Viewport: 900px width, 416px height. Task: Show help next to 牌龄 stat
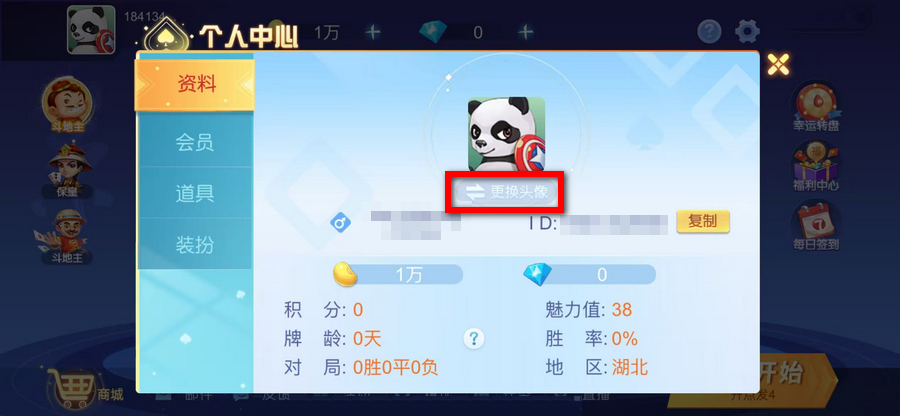(x=475, y=337)
